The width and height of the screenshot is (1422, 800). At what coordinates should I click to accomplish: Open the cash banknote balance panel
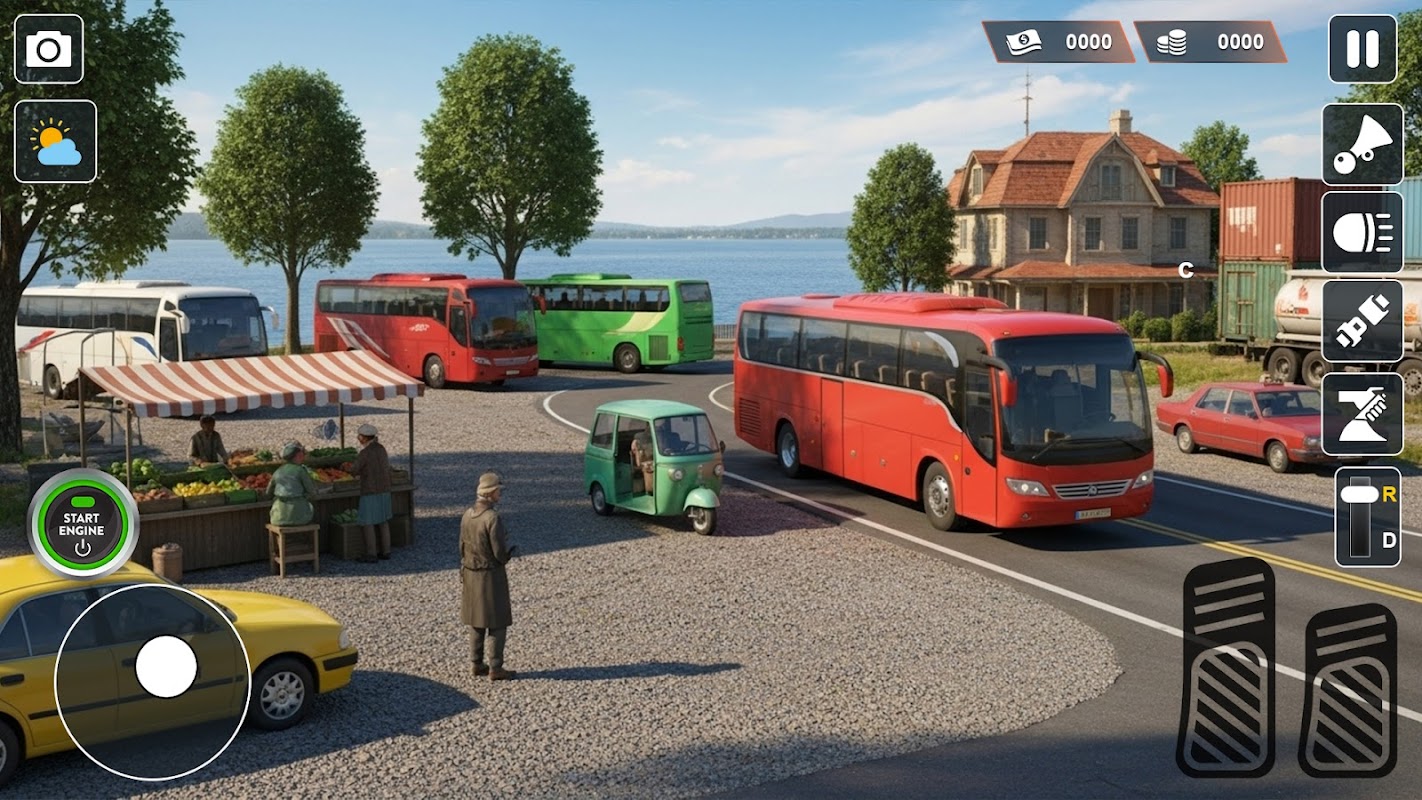tap(1058, 42)
